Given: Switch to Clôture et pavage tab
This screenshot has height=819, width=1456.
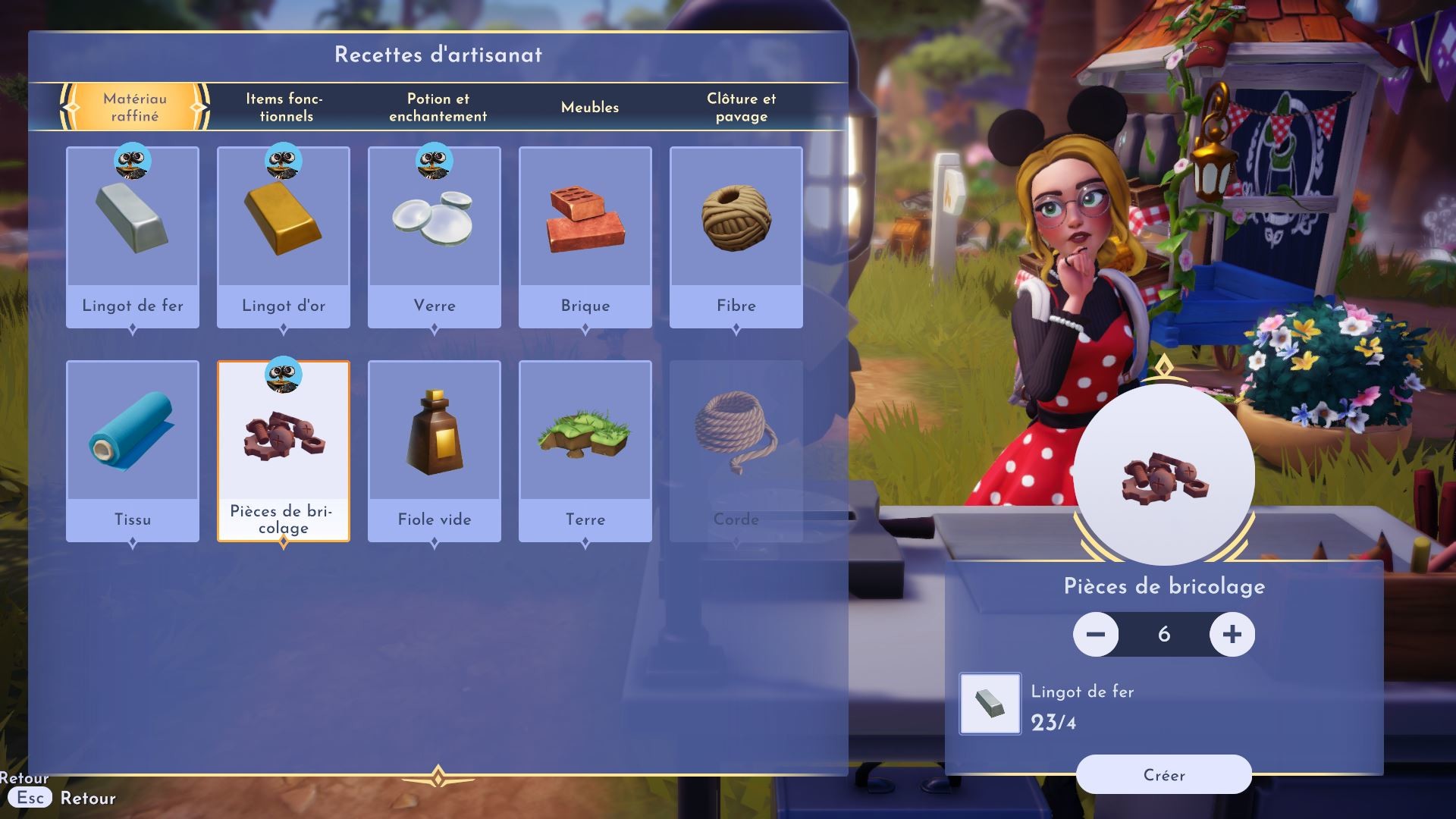Looking at the screenshot, I should (741, 107).
